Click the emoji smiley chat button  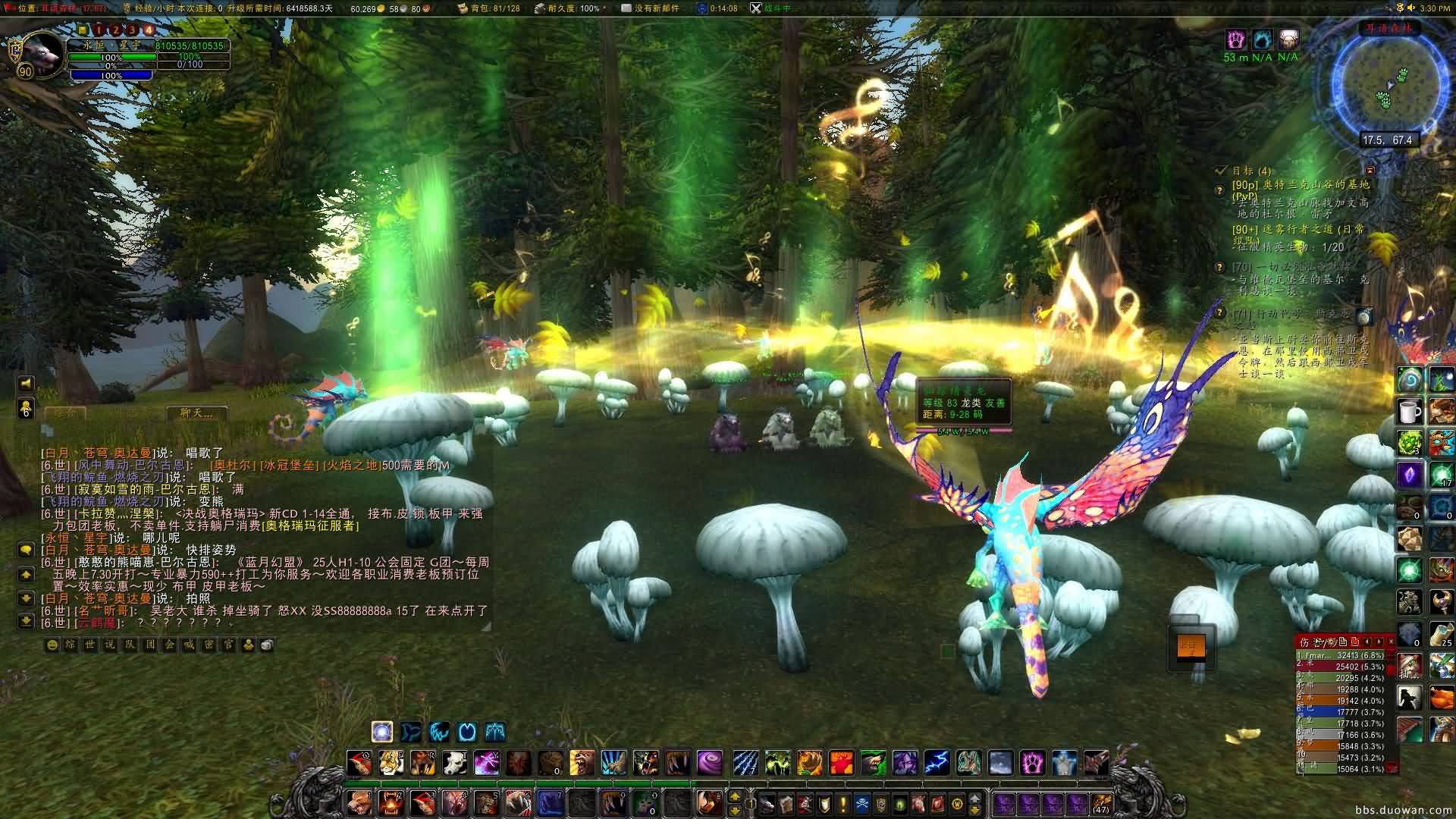pyautogui.click(x=52, y=645)
